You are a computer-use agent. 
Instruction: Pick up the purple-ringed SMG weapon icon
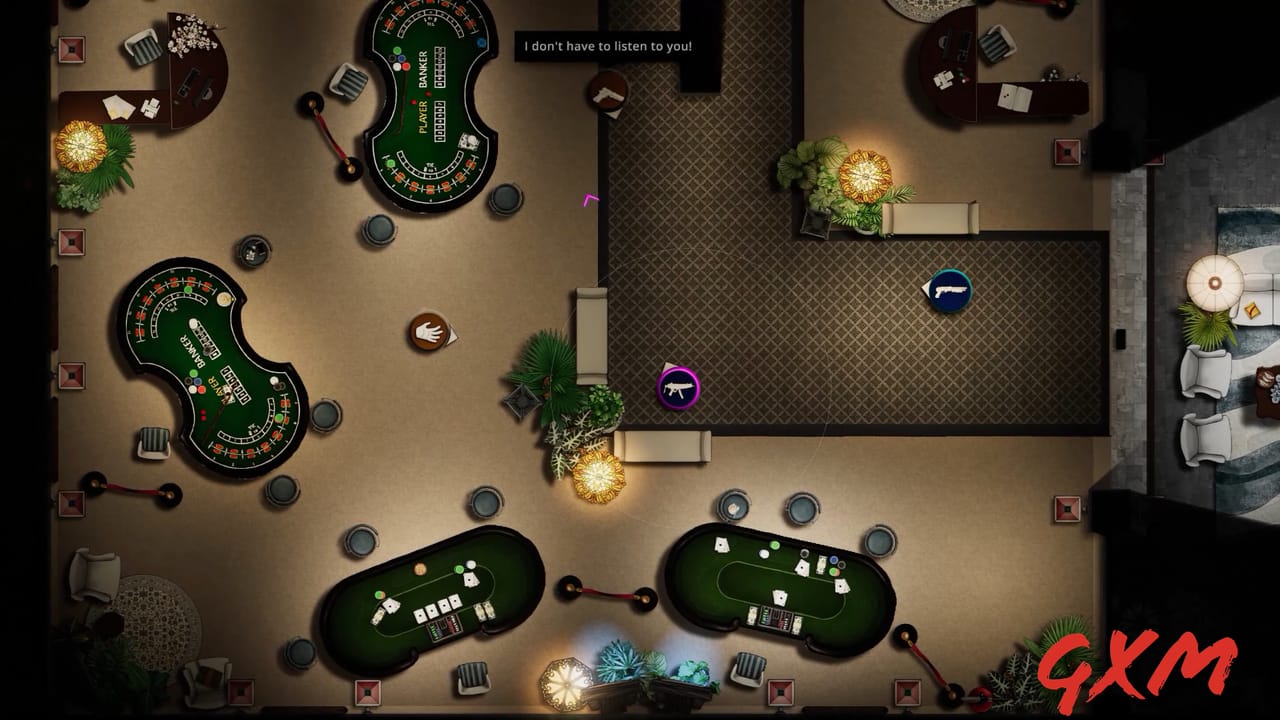(x=678, y=387)
